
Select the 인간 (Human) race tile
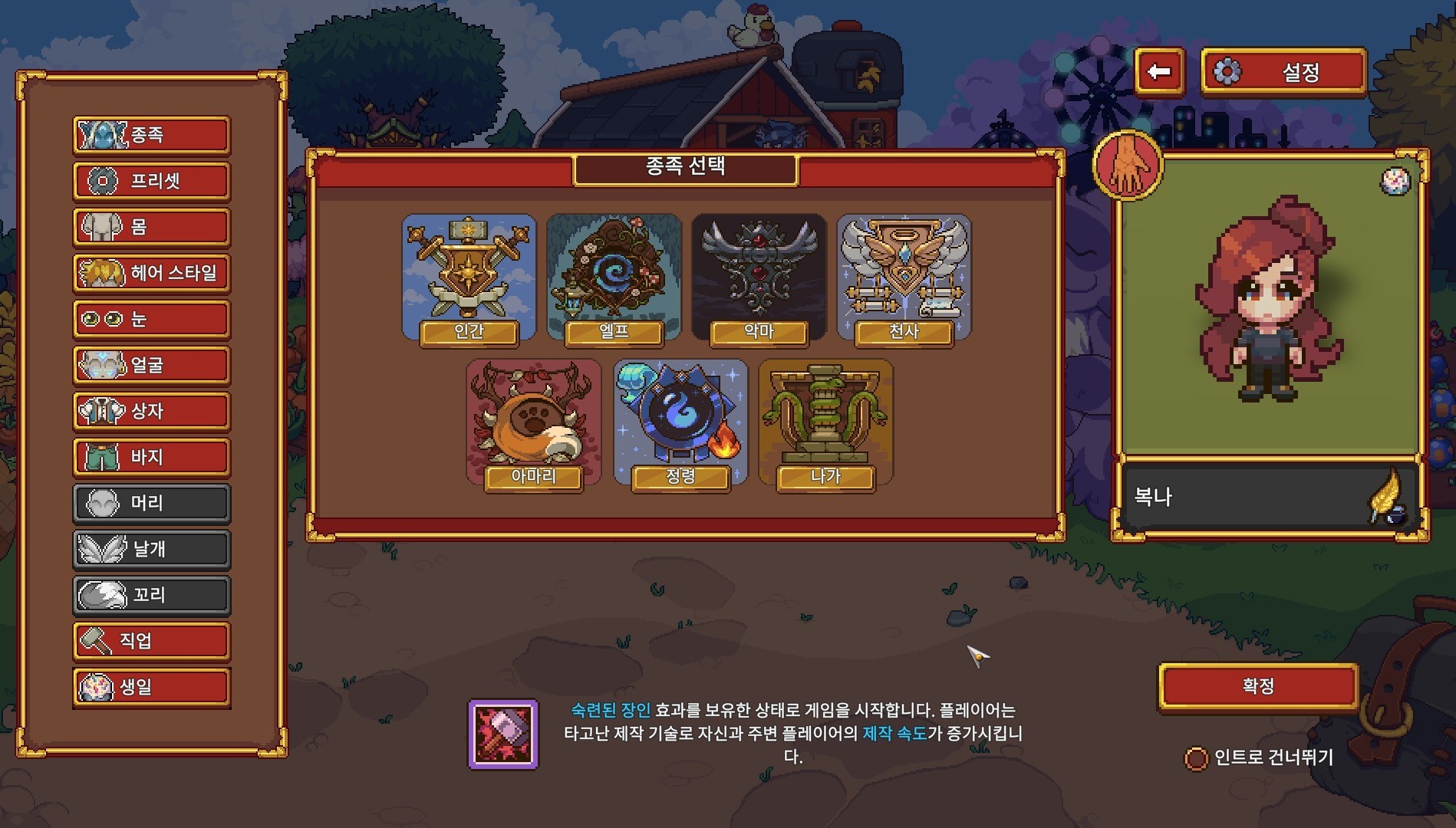(469, 279)
